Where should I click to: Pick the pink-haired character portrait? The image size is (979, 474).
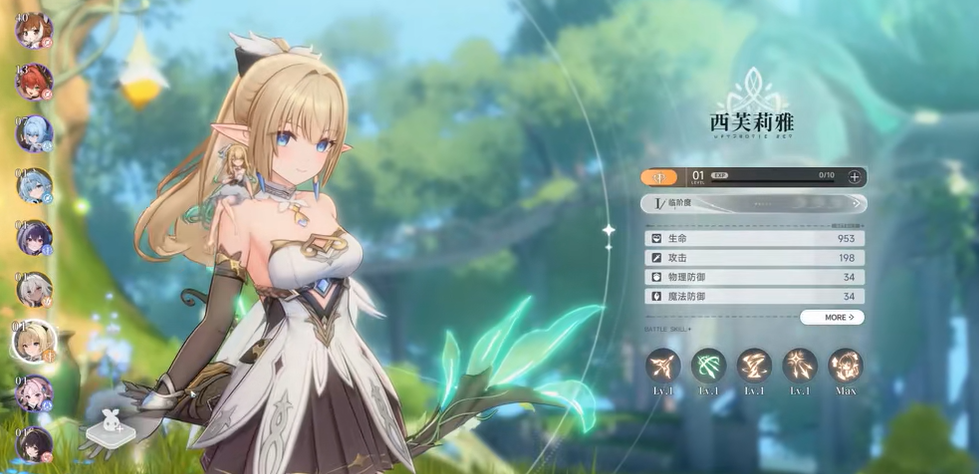pos(34,393)
